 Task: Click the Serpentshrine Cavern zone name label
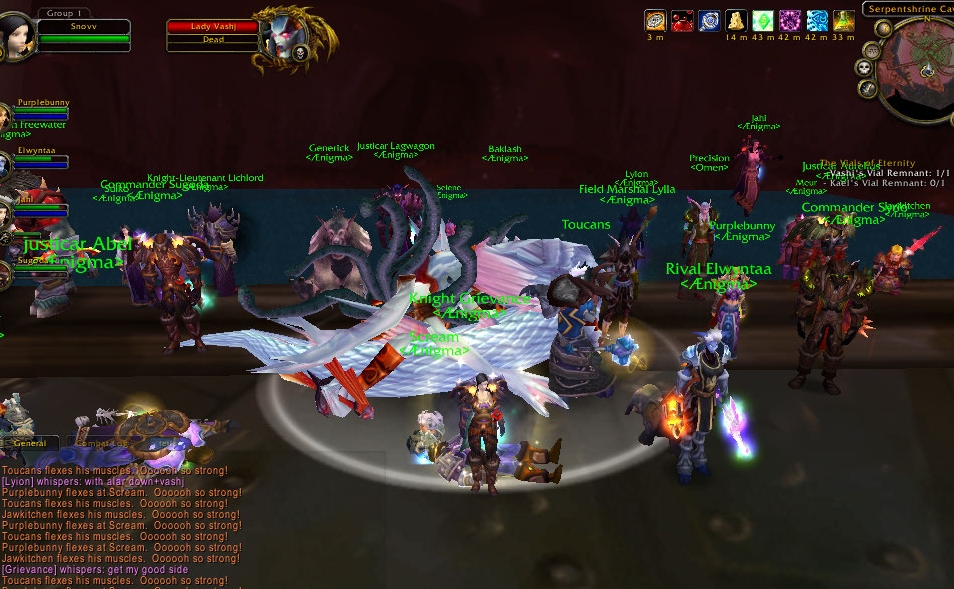[x=907, y=8]
